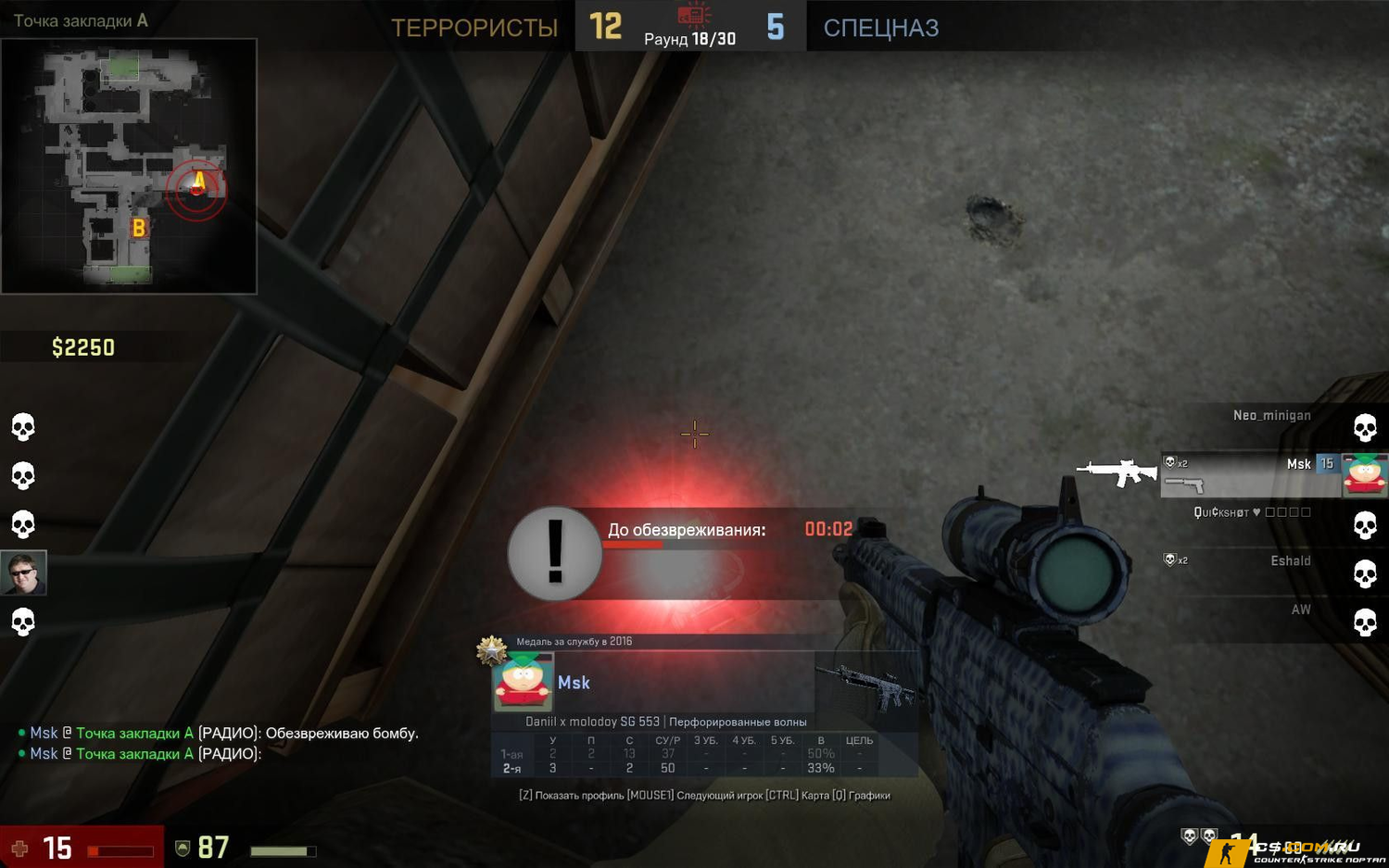The height and width of the screenshot is (868, 1389).
Task: Open the CS.com.ru watermark logo
Action: point(1297,850)
